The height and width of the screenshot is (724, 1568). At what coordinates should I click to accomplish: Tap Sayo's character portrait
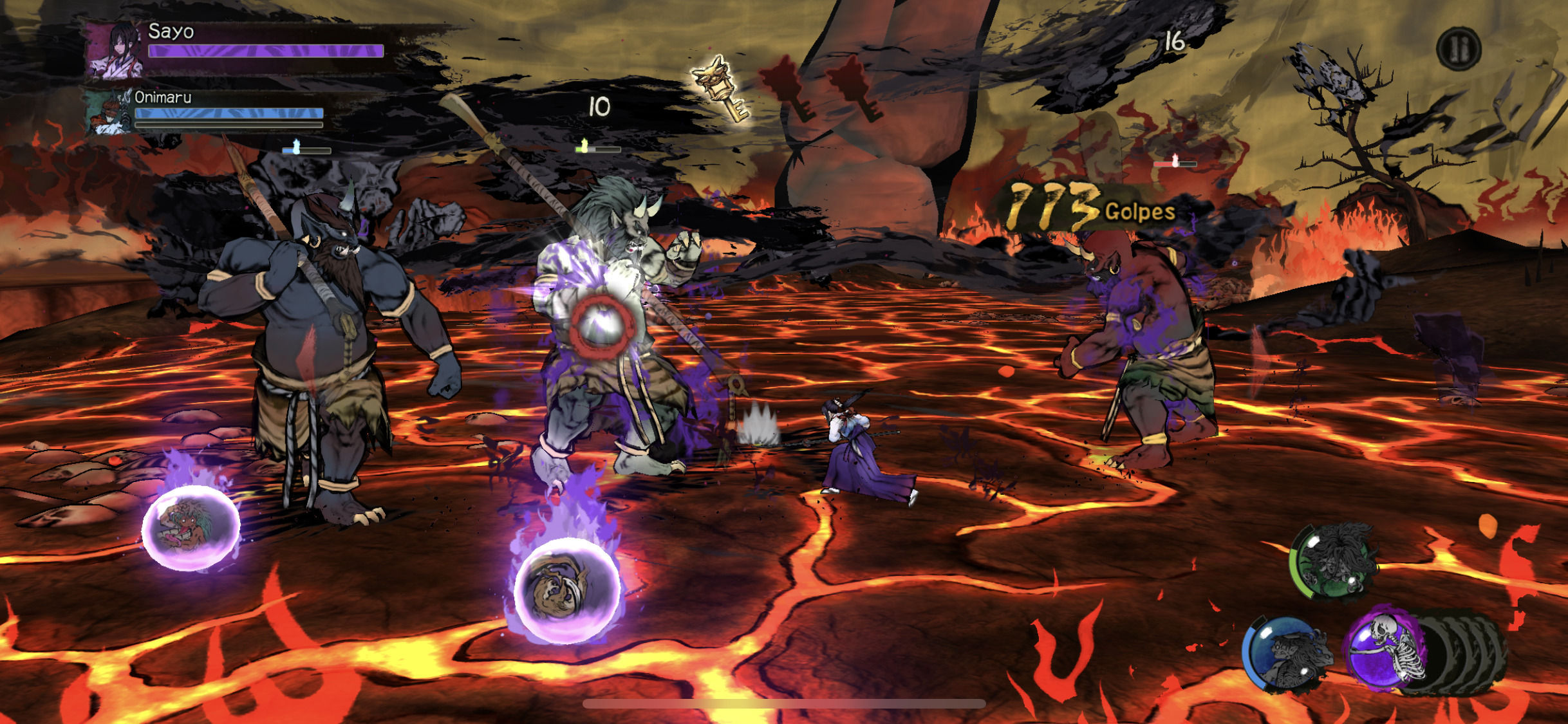(x=115, y=50)
